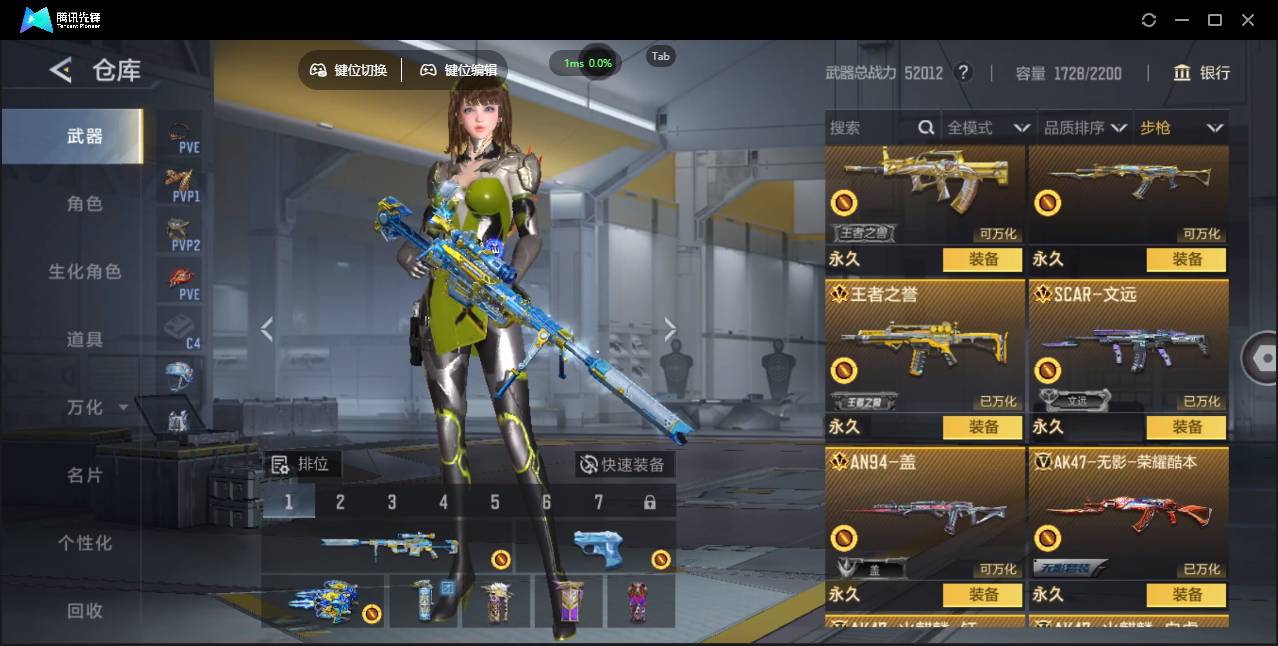The image size is (1278, 646).
Task: Open the 全模式 mode dropdown
Action: [988, 128]
